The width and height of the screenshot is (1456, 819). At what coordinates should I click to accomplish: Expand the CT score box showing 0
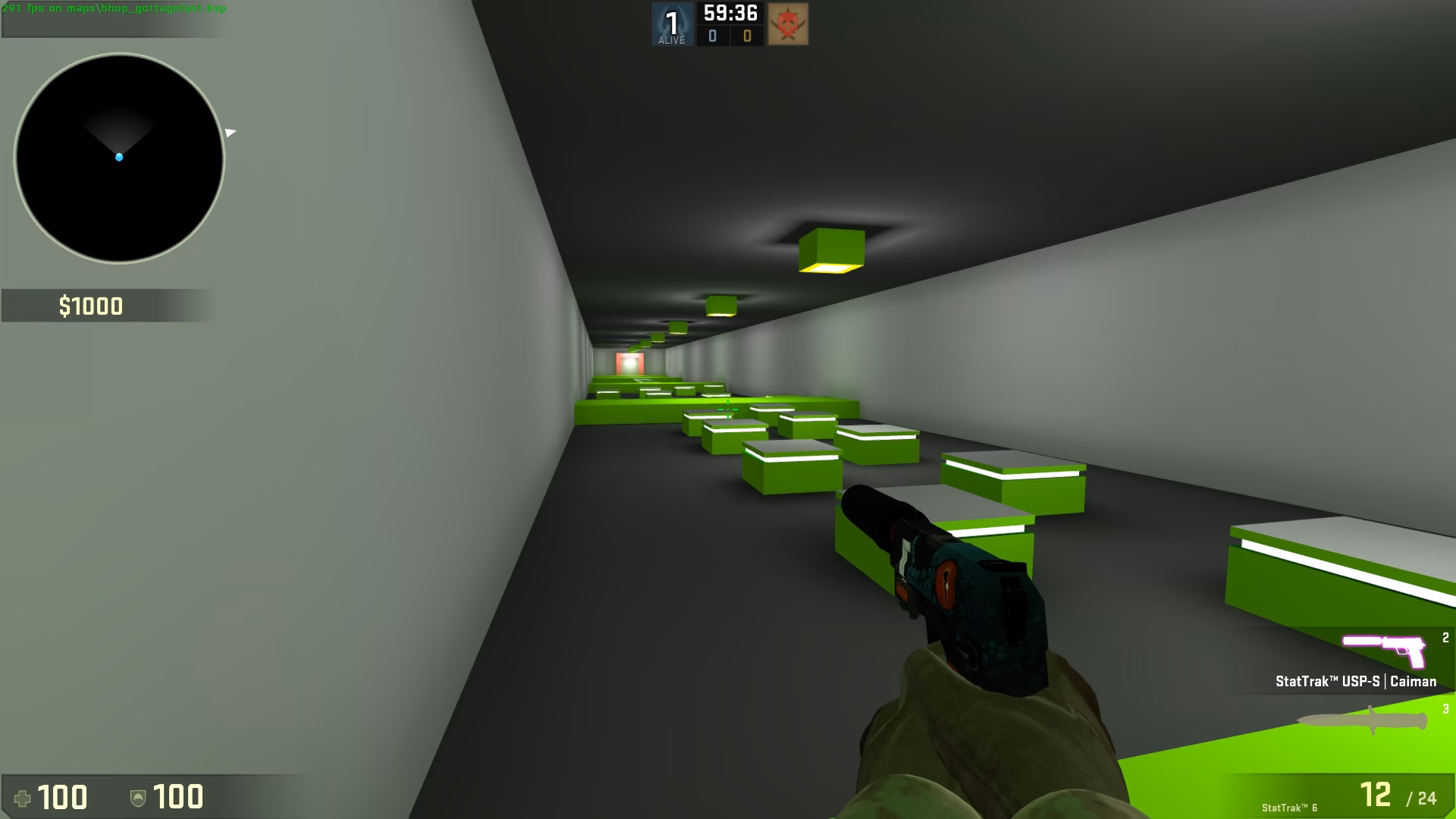714,34
